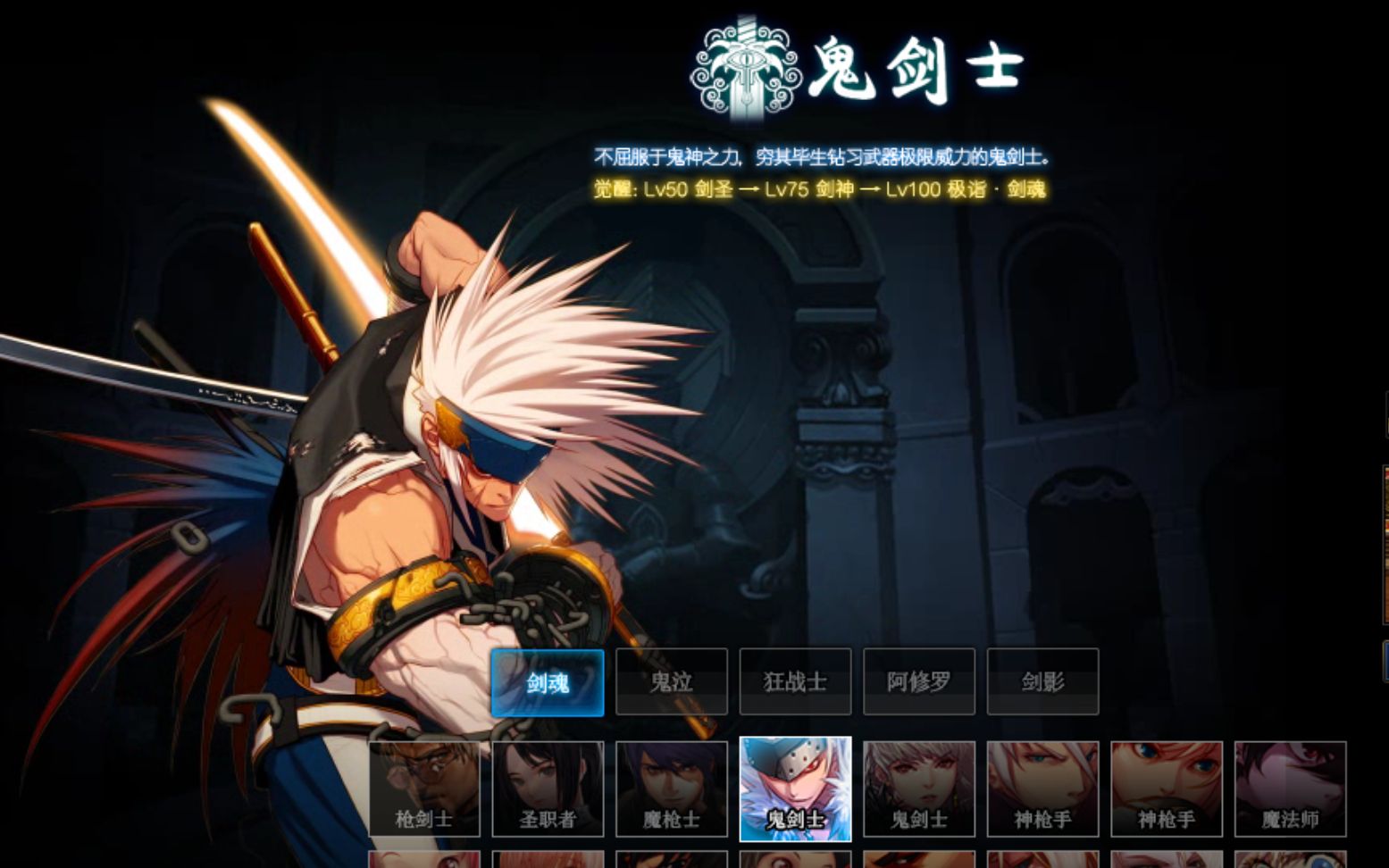Switch to the 剑魂 subclass tab

click(x=547, y=681)
